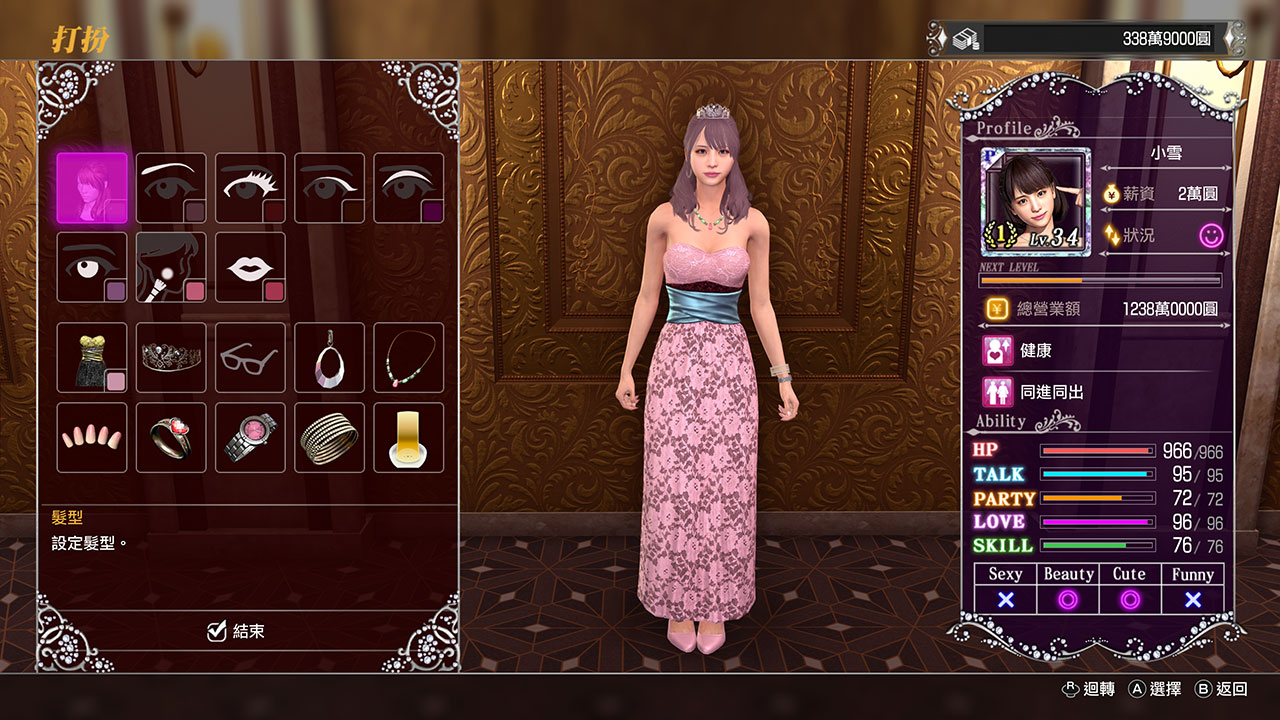Select the eyeliner makeup icon
The image size is (1280, 720).
(x=329, y=188)
